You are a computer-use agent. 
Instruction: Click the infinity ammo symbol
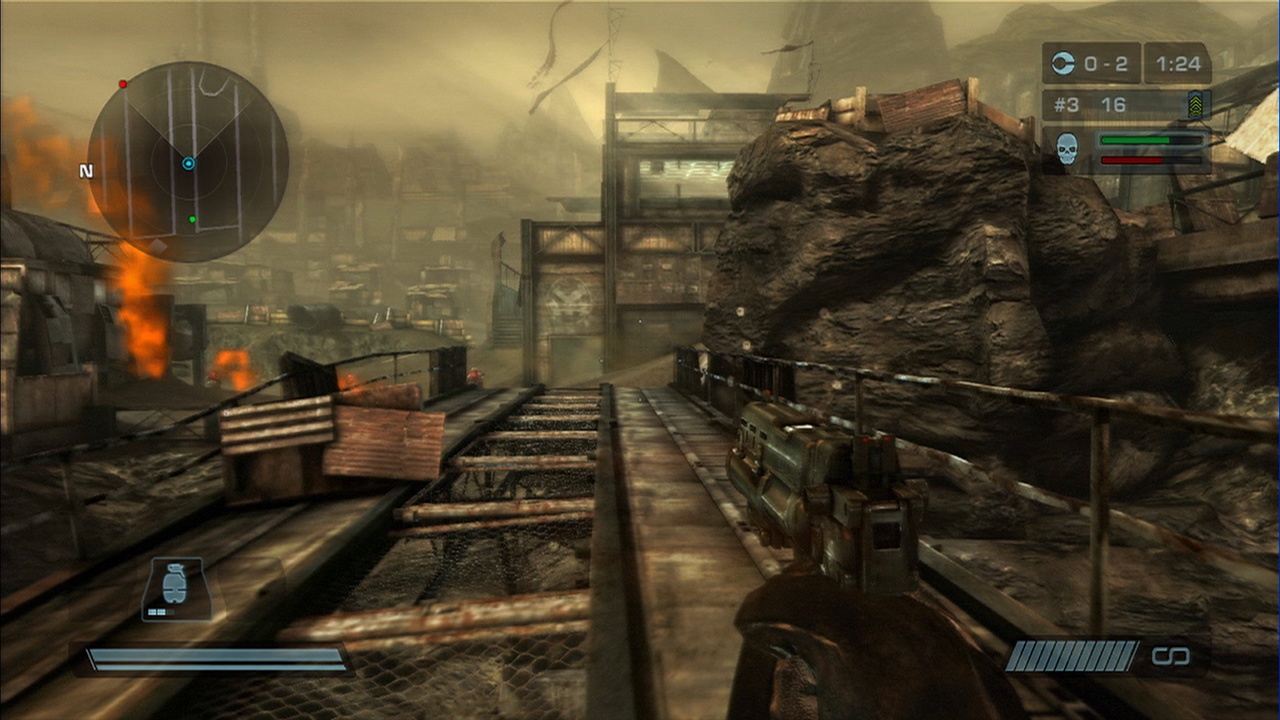pyautogui.click(x=1172, y=656)
